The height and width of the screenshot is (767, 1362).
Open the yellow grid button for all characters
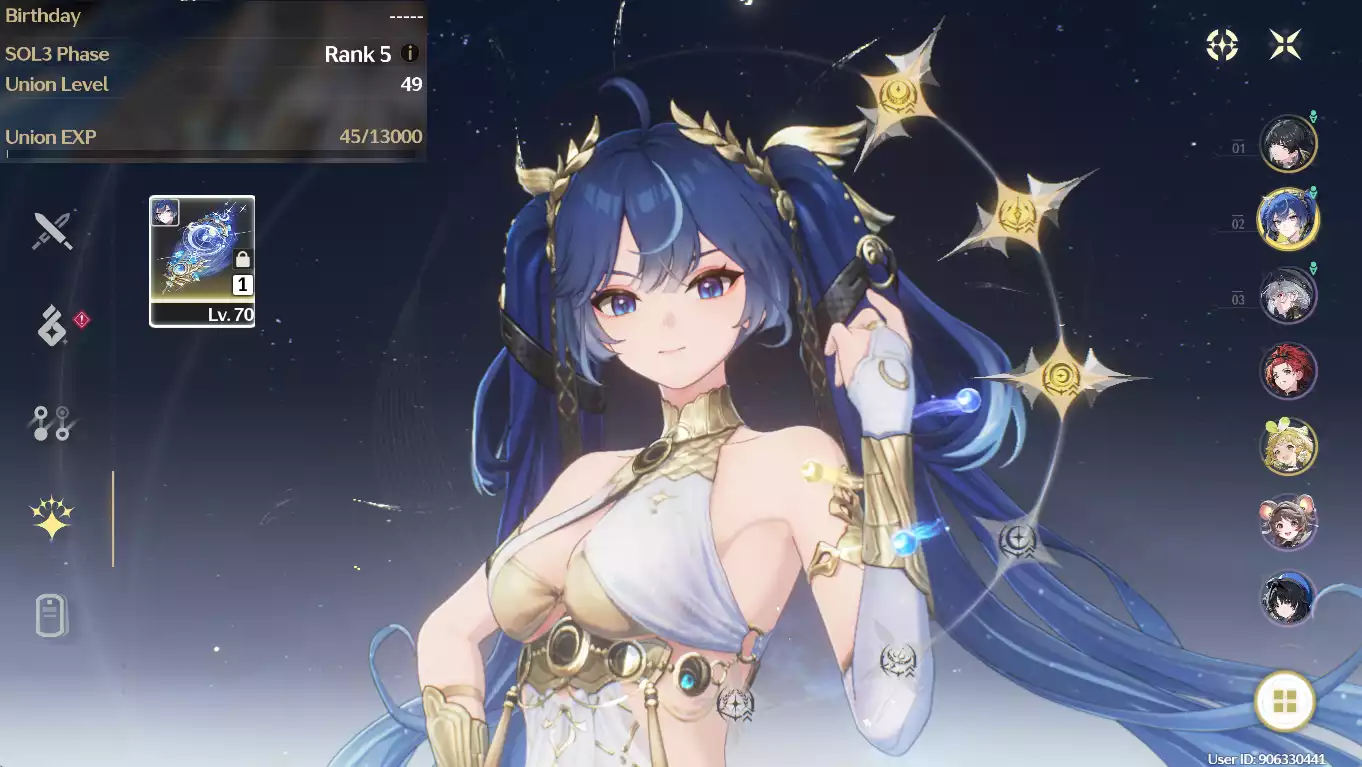pos(1285,701)
